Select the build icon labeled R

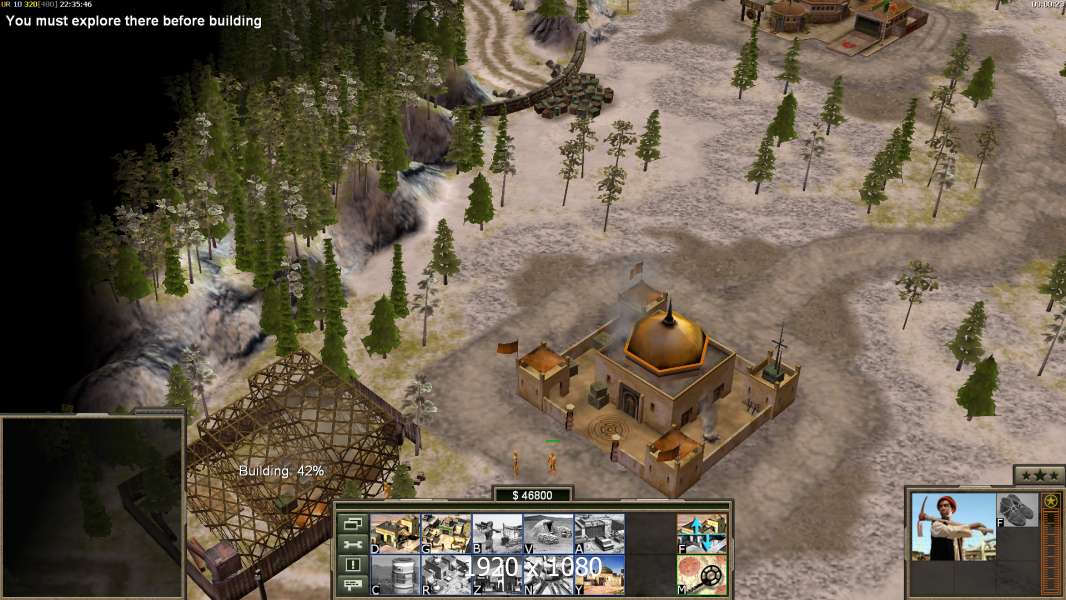(446, 574)
